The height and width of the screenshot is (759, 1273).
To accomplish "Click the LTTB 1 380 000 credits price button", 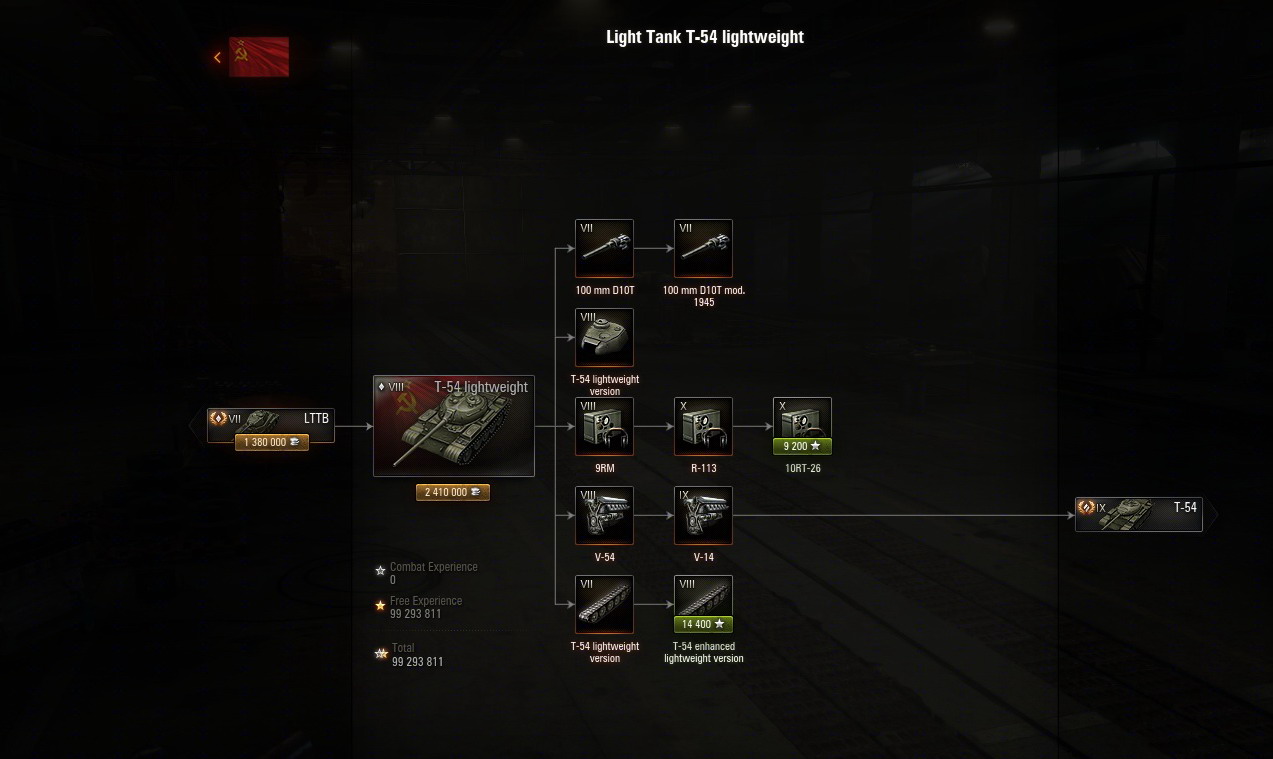I will coord(271,442).
